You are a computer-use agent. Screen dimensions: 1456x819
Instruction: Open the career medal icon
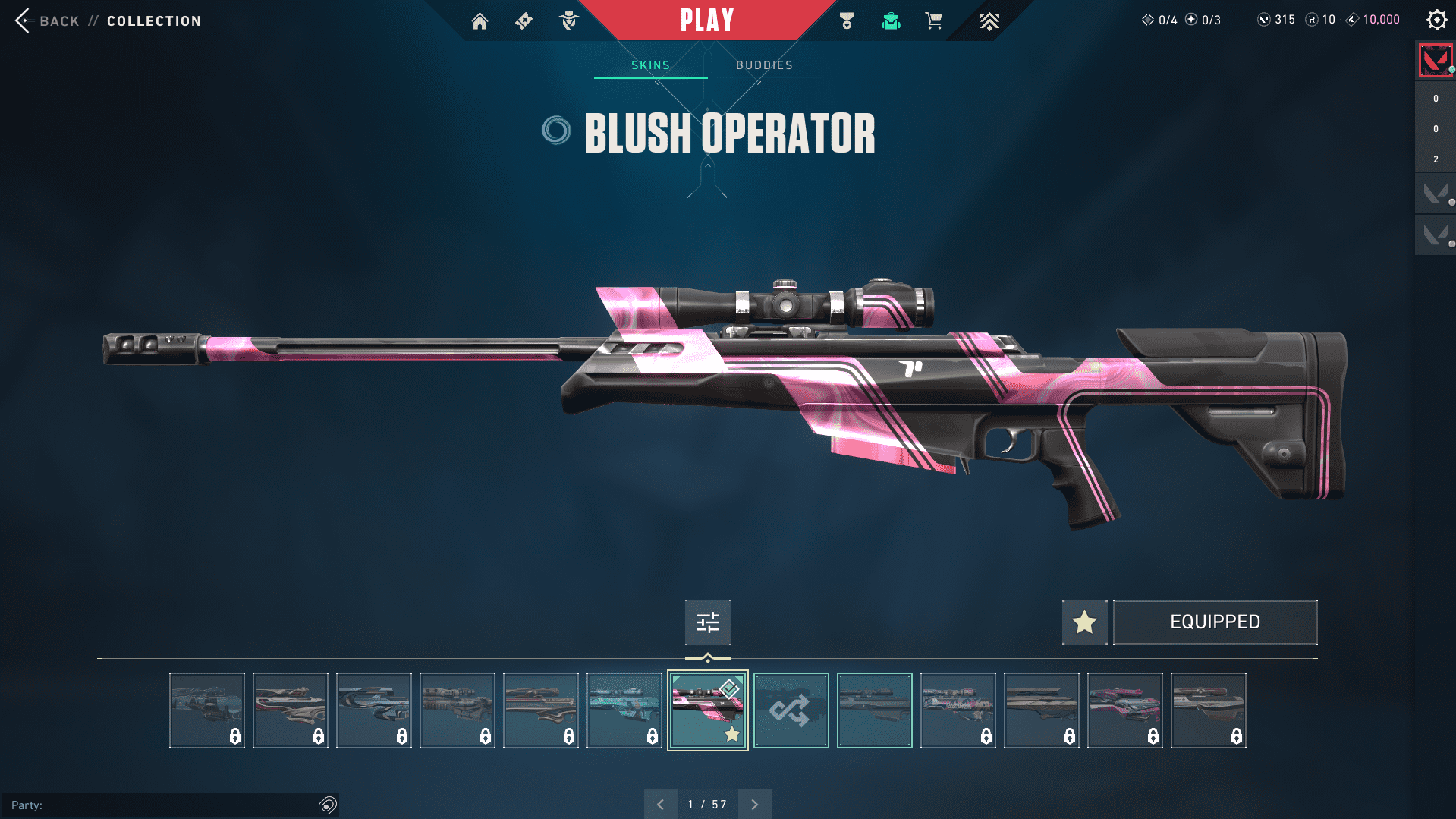coord(847,20)
